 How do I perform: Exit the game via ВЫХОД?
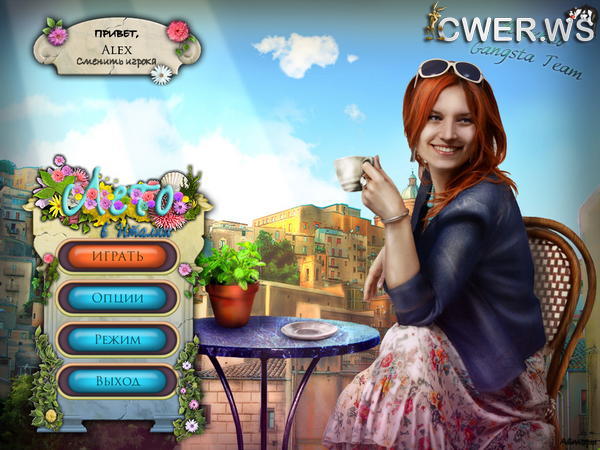point(118,381)
